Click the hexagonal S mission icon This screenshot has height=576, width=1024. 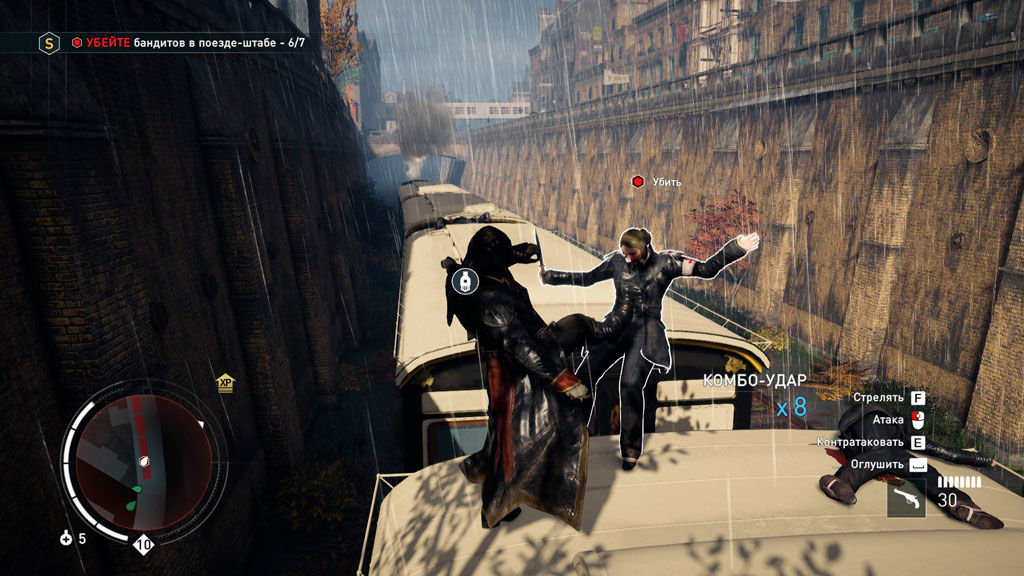tap(48, 43)
